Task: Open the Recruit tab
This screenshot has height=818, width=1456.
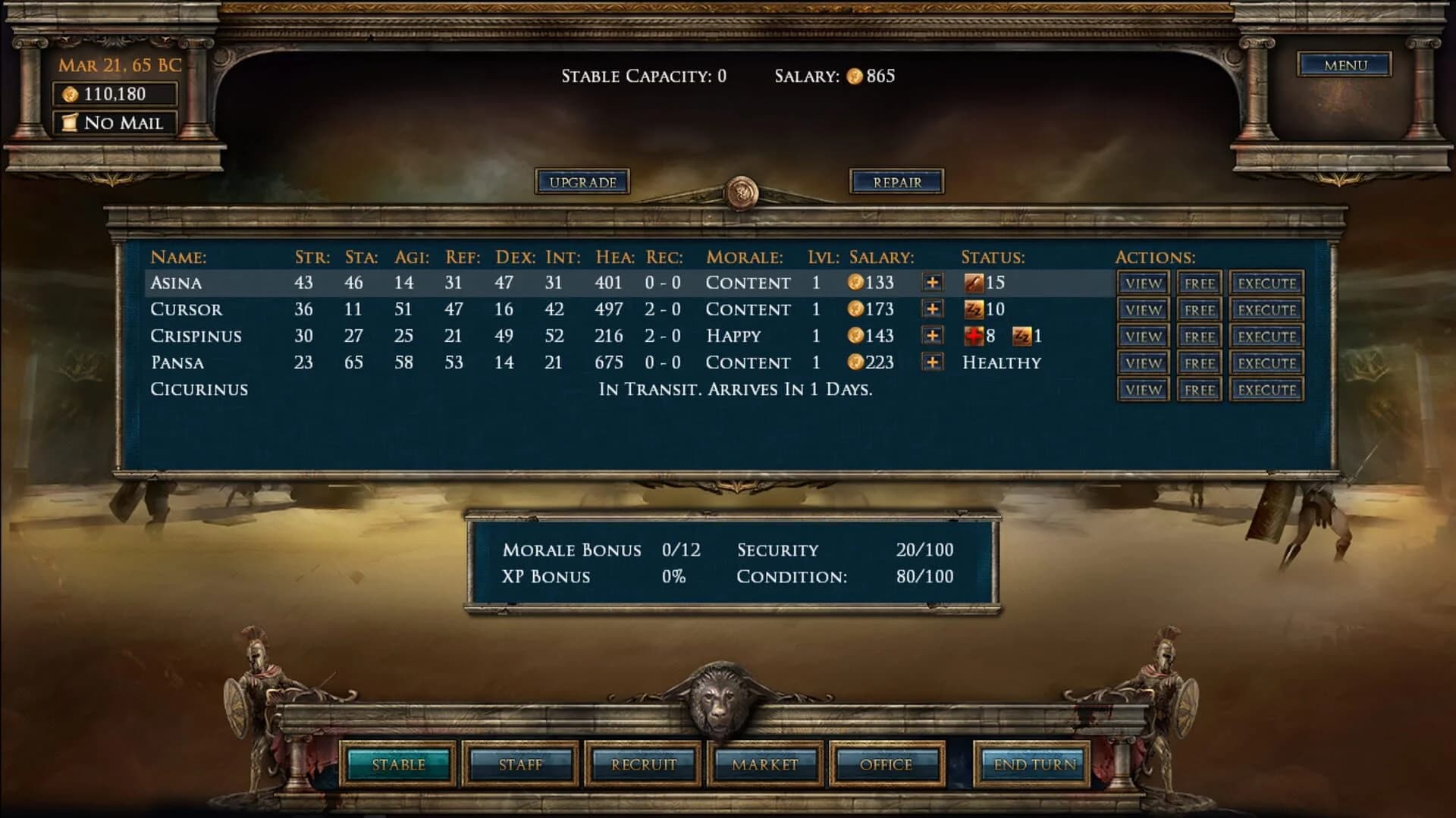Action: point(642,764)
